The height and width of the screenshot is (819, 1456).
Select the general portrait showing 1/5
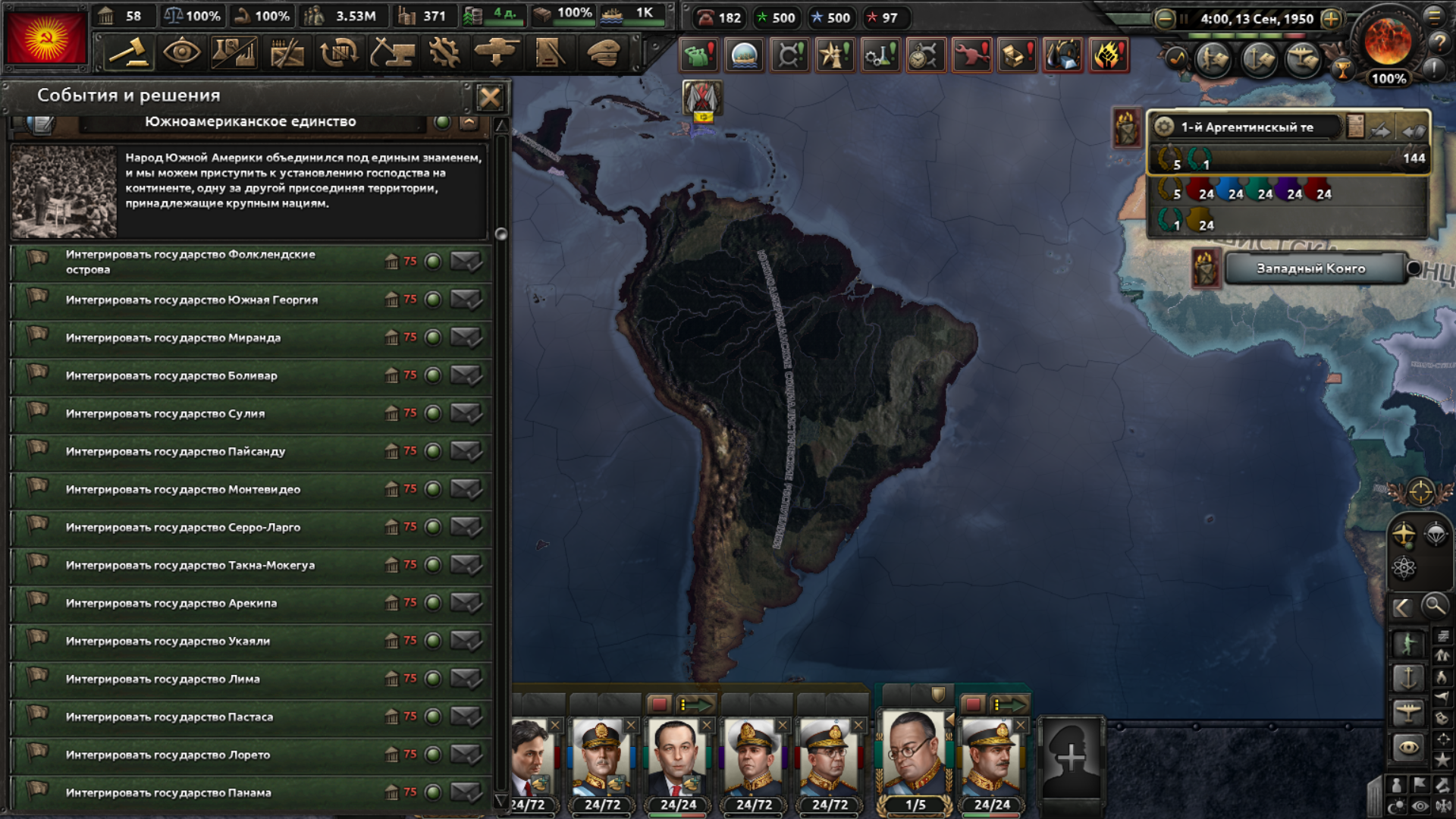pyautogui.click(x=915, y=757)
